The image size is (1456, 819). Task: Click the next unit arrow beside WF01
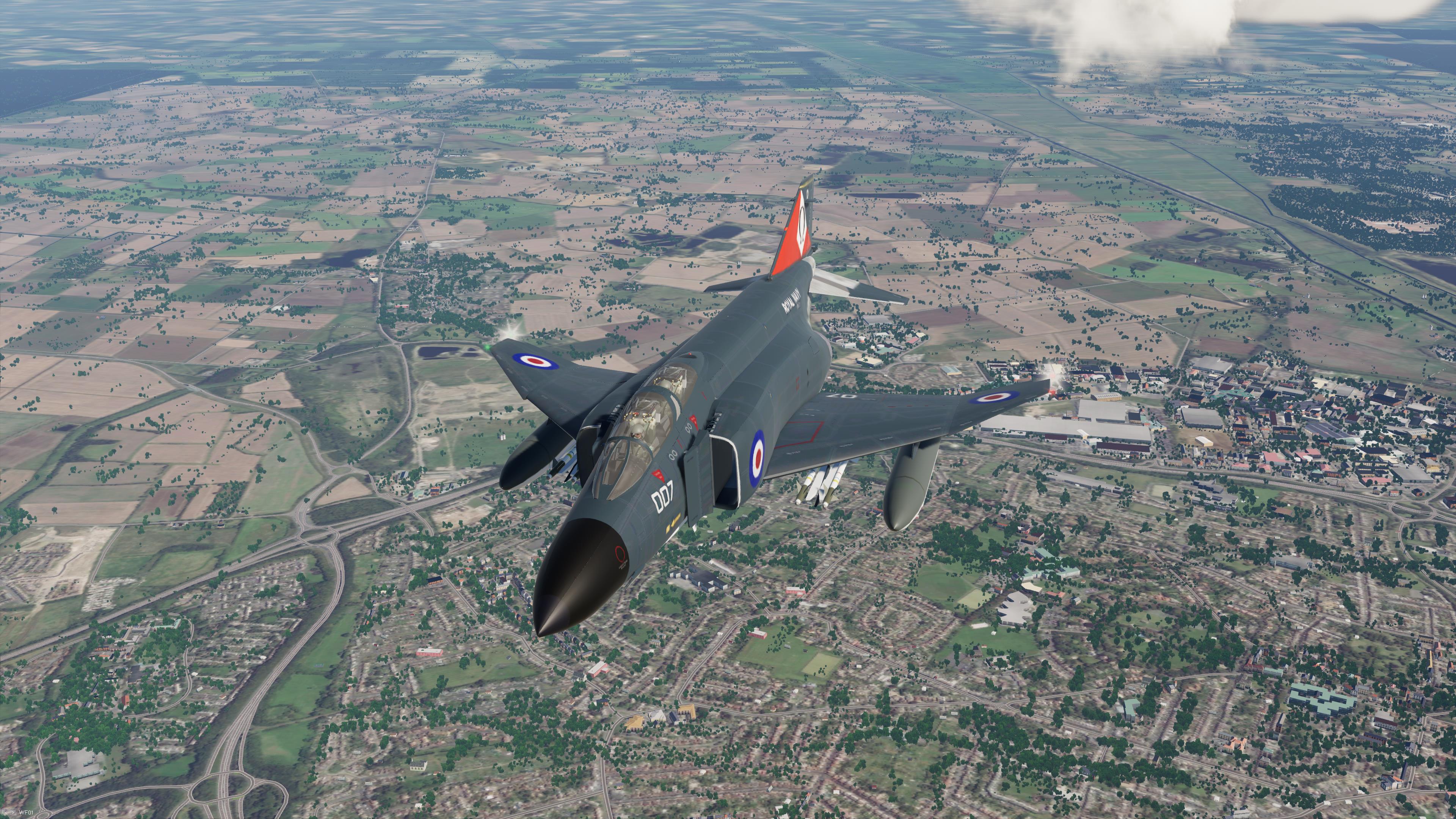[x=14, y=813]
